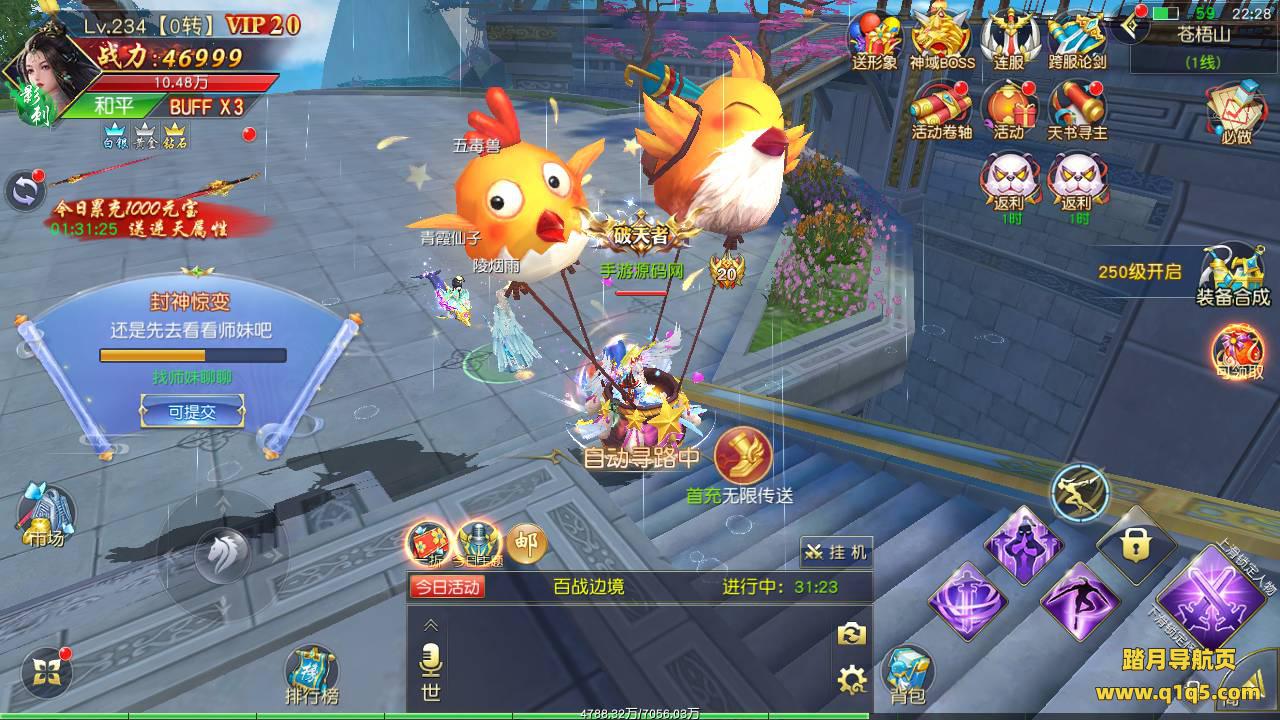Tap the padlock locked skill slot
This screenshot has height=720, width=1280.
(1135, 546)
